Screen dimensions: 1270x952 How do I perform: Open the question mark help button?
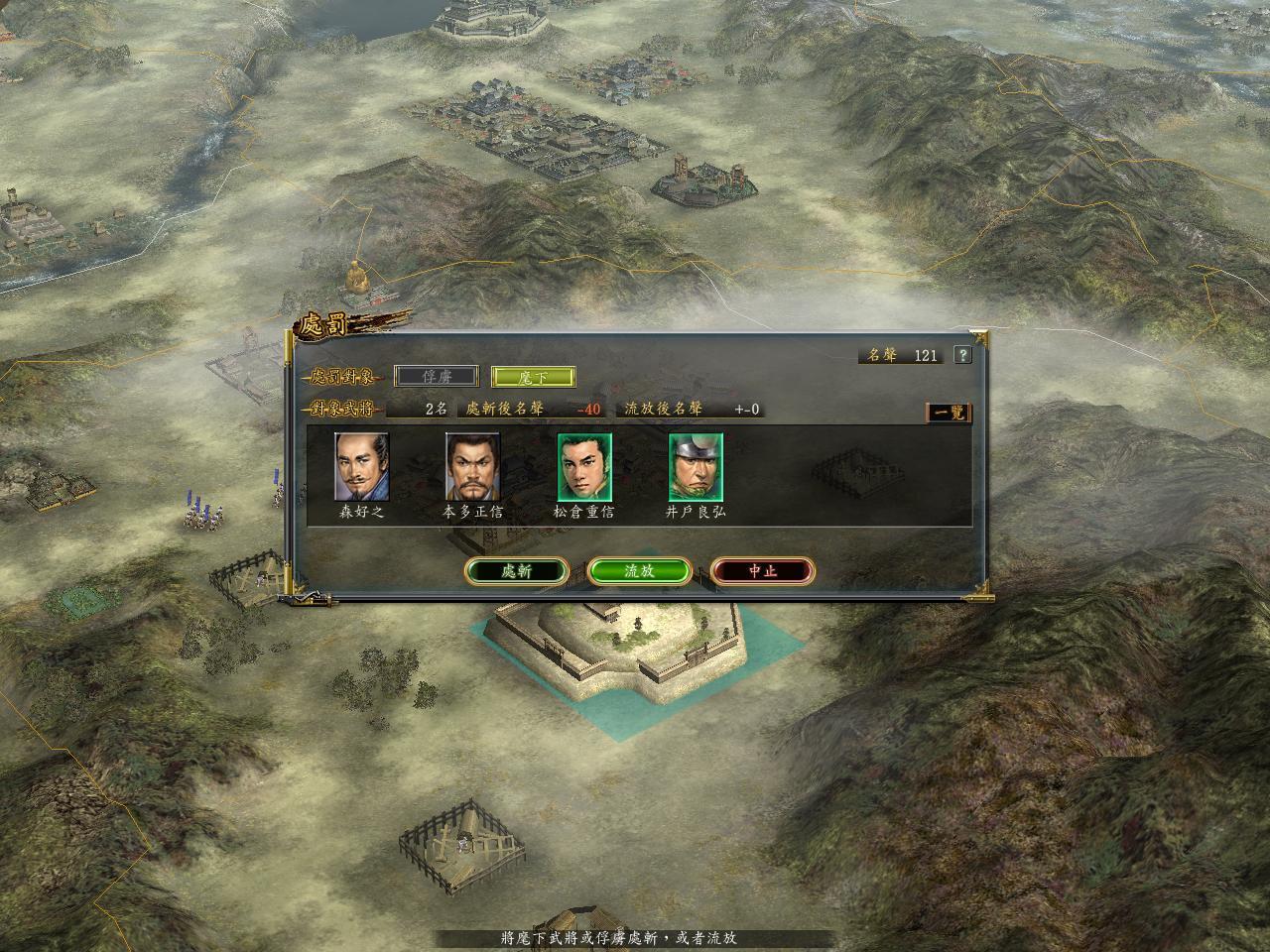tap(961, 355)
